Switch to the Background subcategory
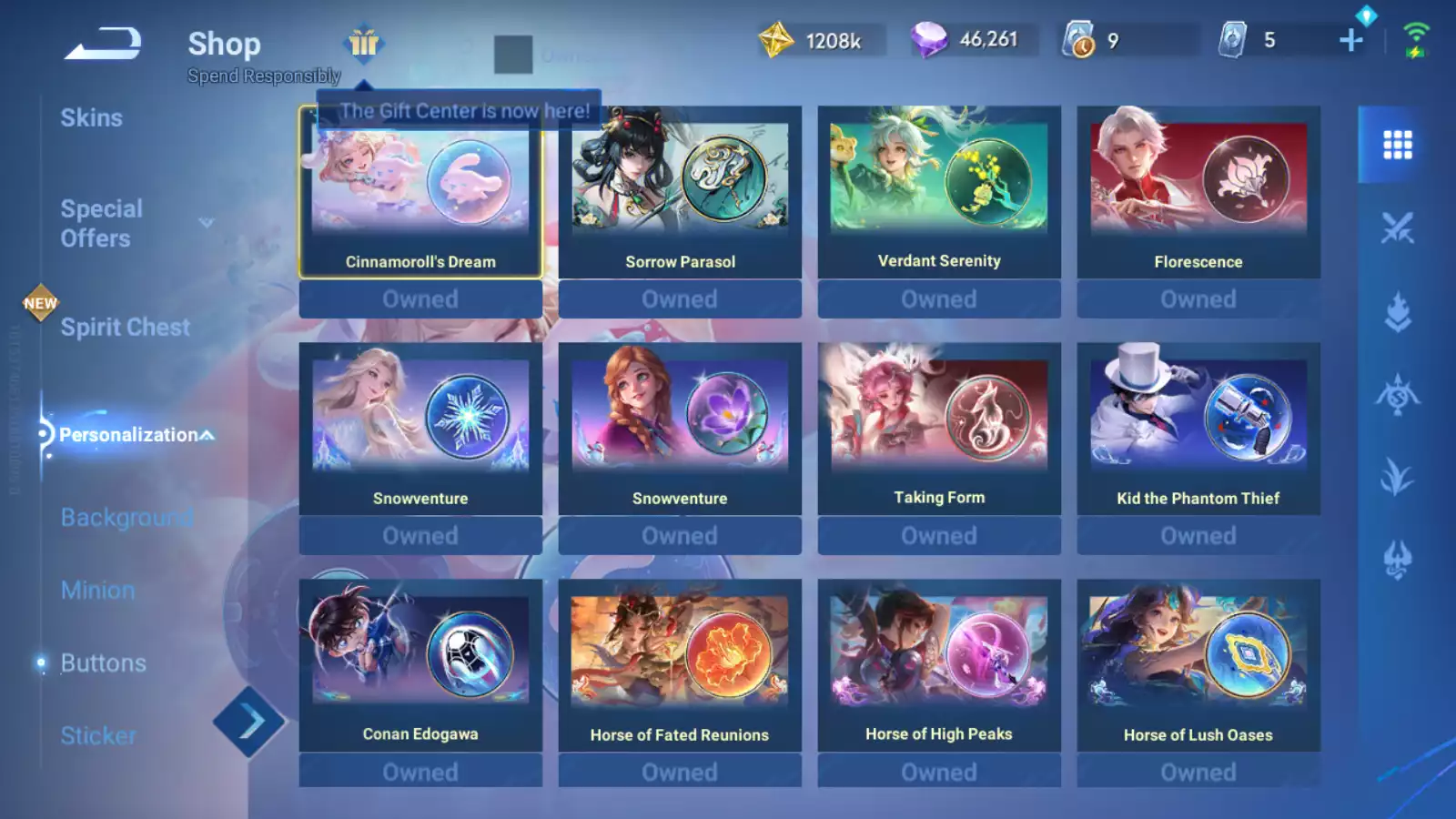The image size is (1456, 819). (126, 518)
